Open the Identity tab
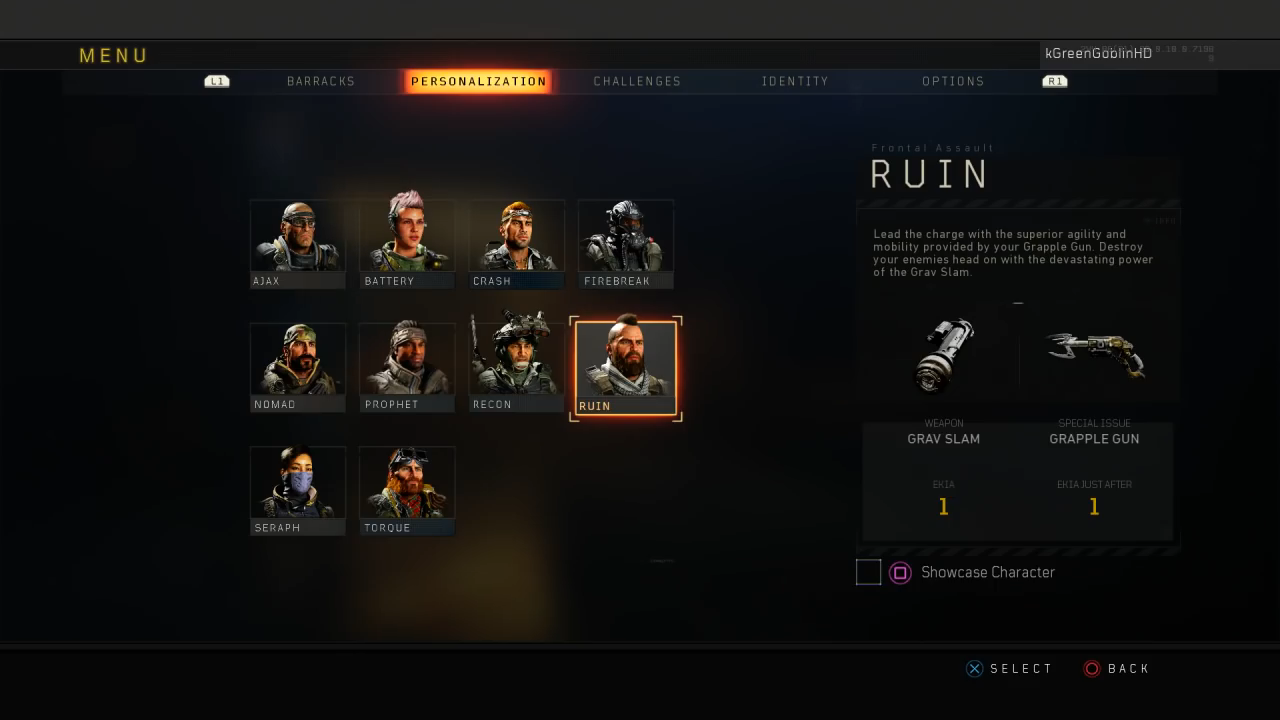 point(795,81)
